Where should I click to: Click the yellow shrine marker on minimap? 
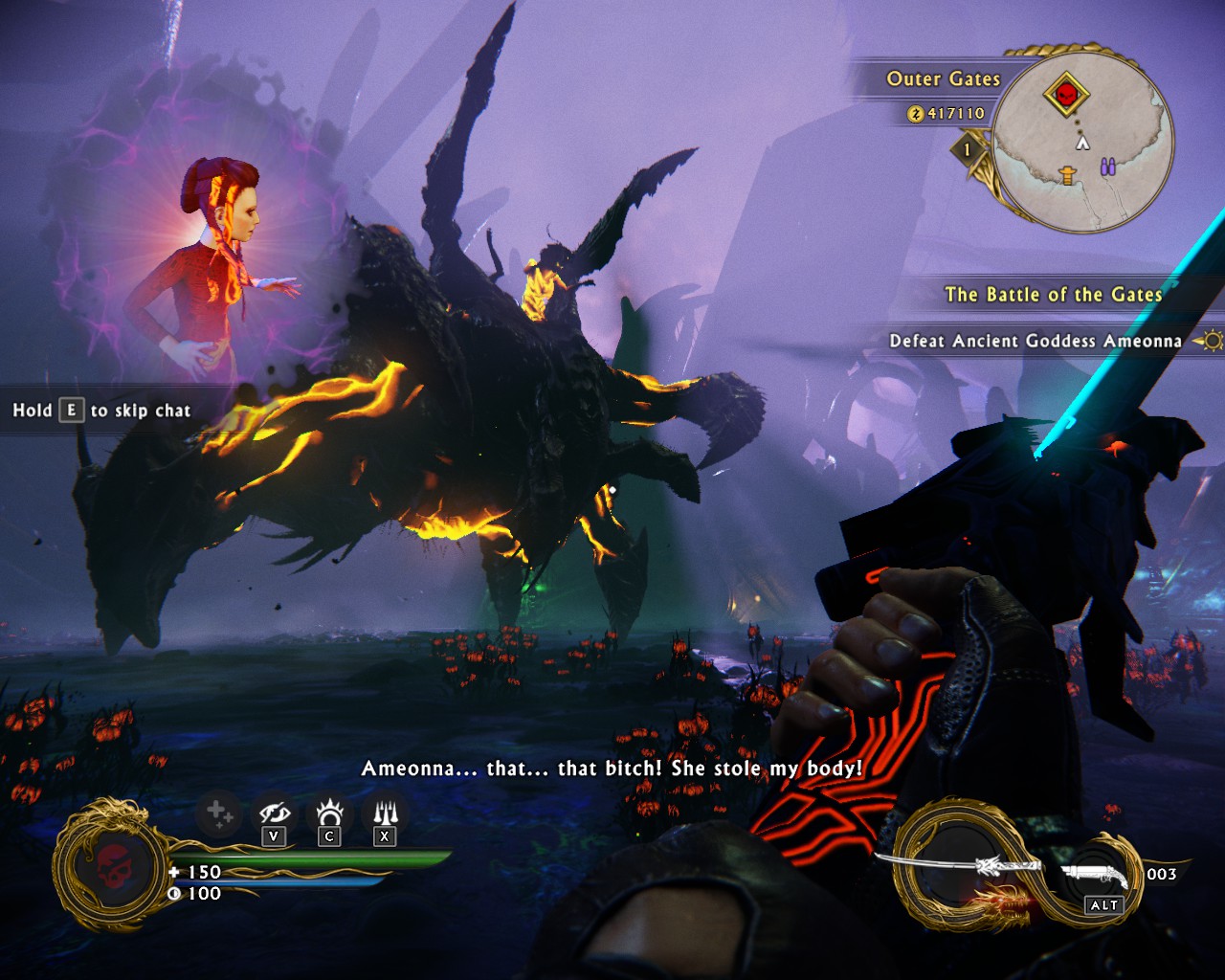pyautogui.click(x=1068, y=174)
